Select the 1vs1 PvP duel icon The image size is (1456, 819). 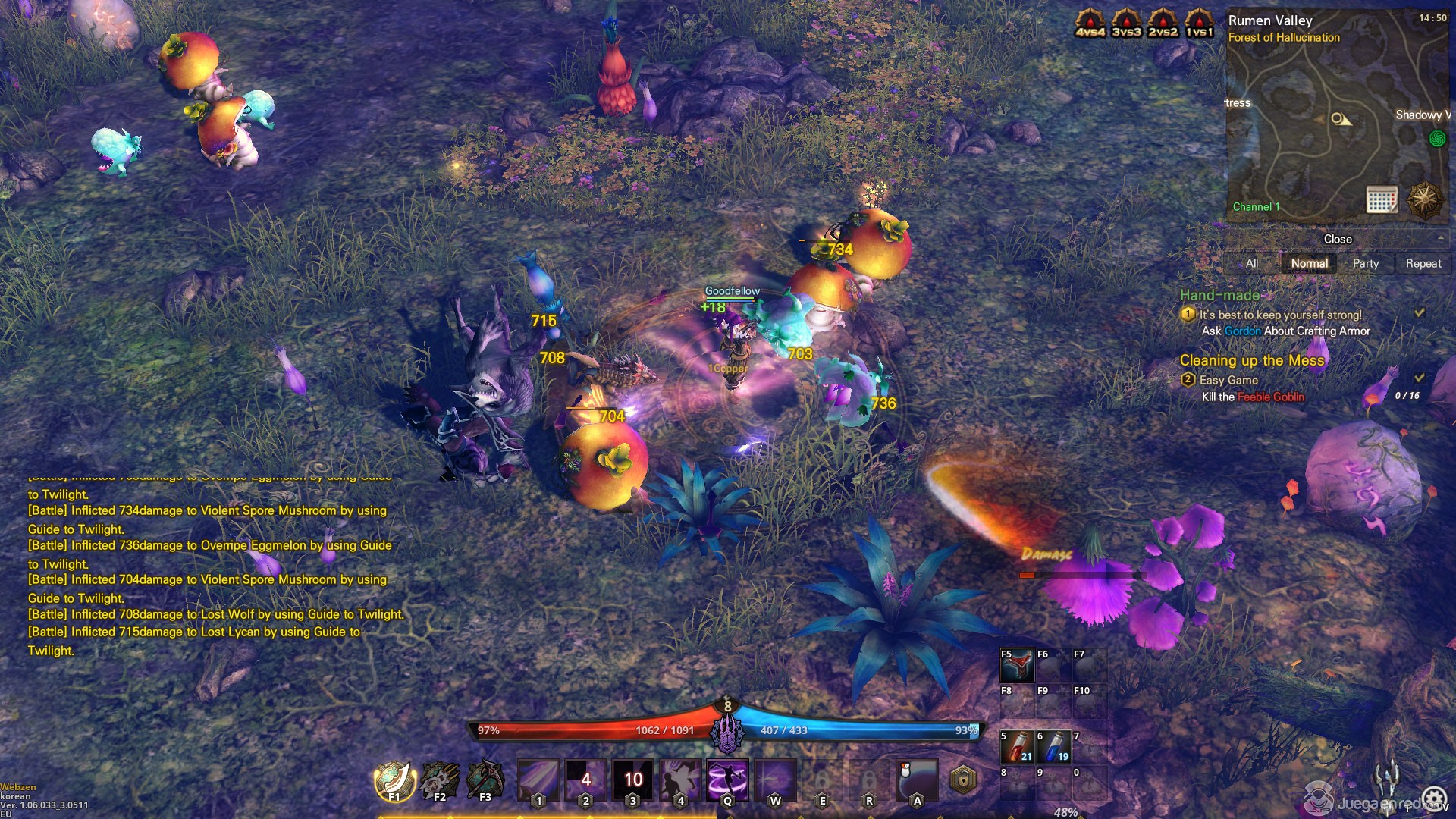[1199, 22]
